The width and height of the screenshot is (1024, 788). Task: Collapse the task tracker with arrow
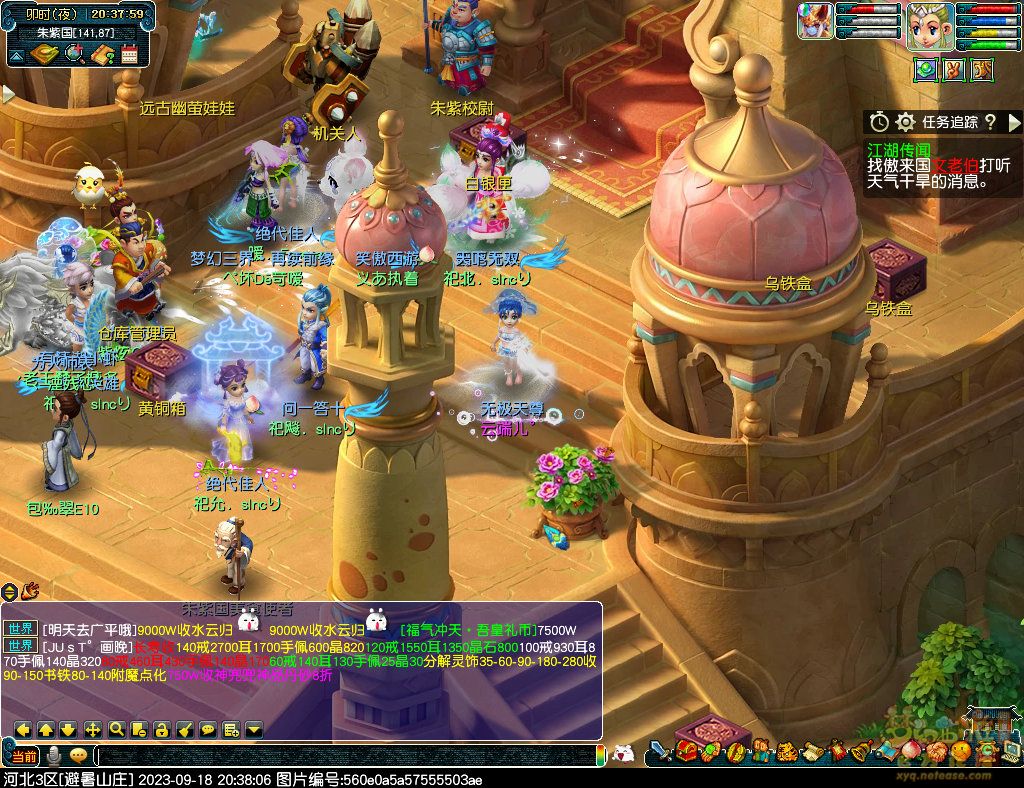pos(1015,122)
